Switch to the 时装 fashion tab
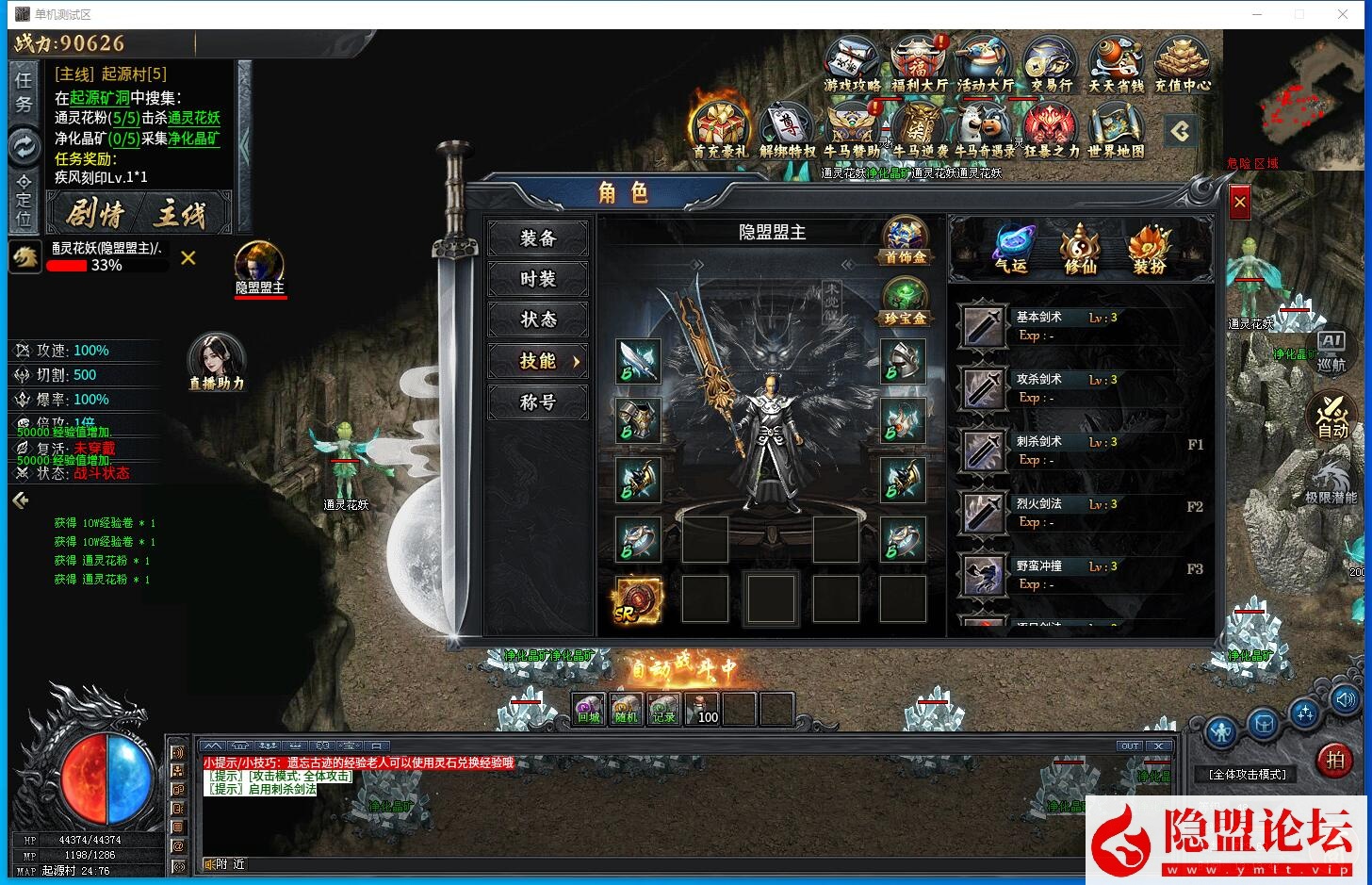 [537, 280]
